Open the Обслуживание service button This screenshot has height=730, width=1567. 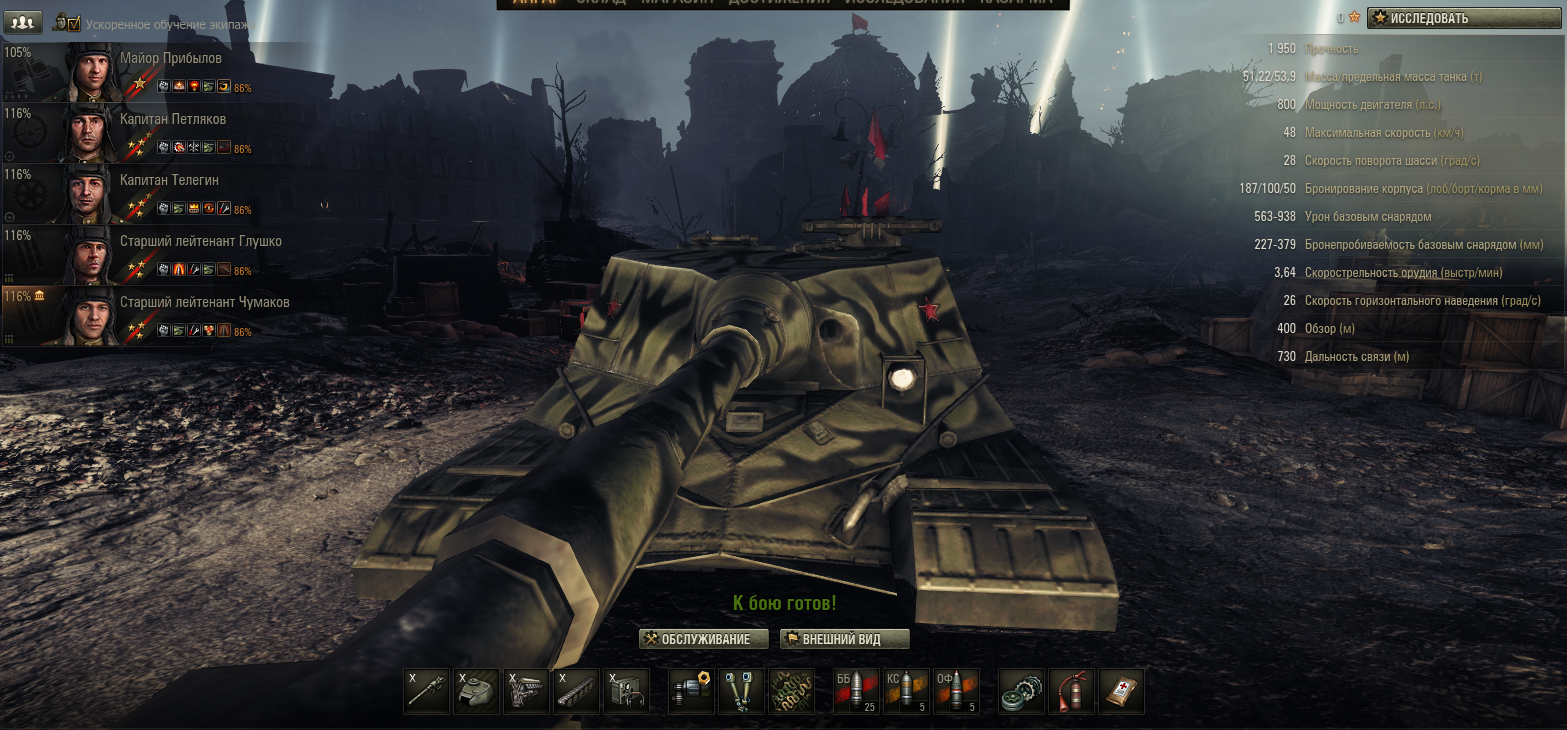click(704, 639)
